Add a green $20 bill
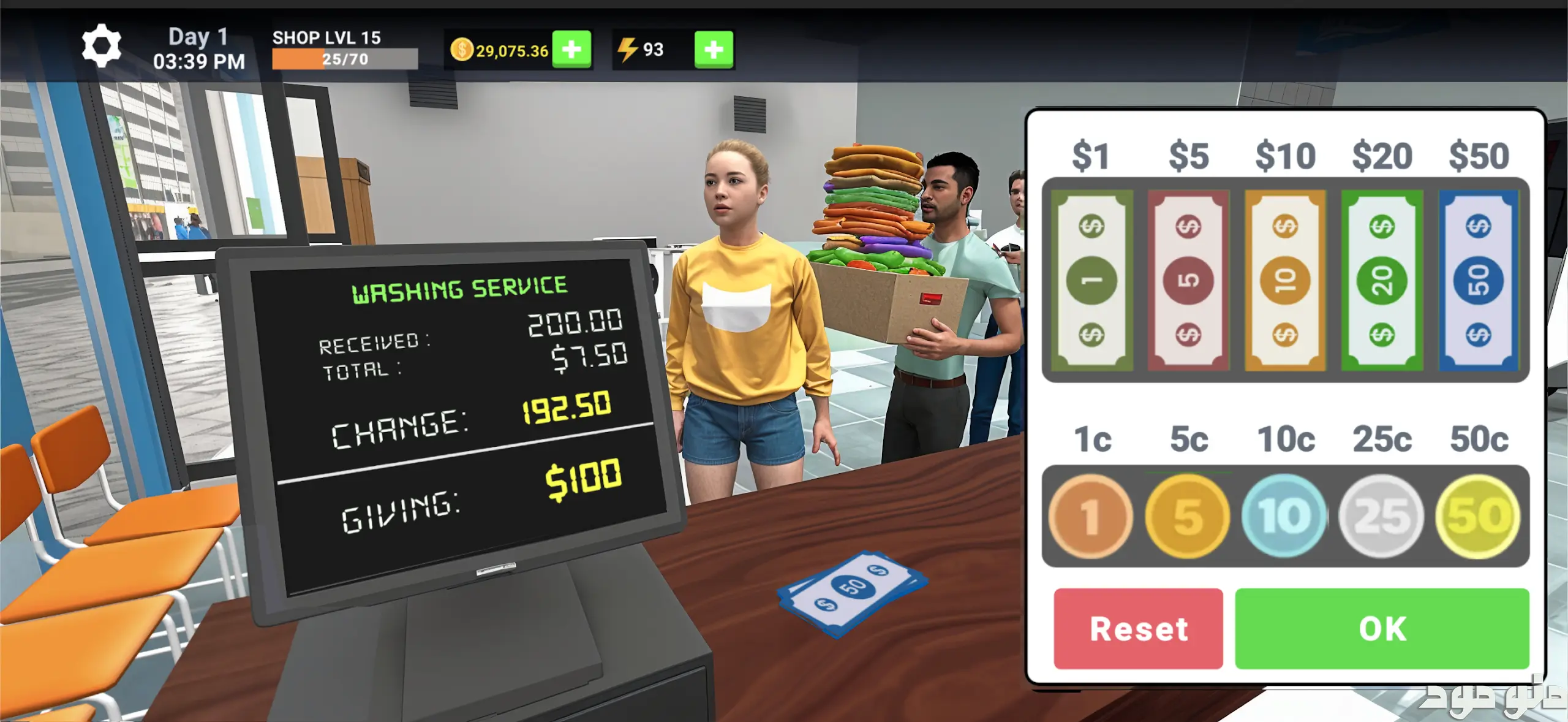 pos(1382,281)
